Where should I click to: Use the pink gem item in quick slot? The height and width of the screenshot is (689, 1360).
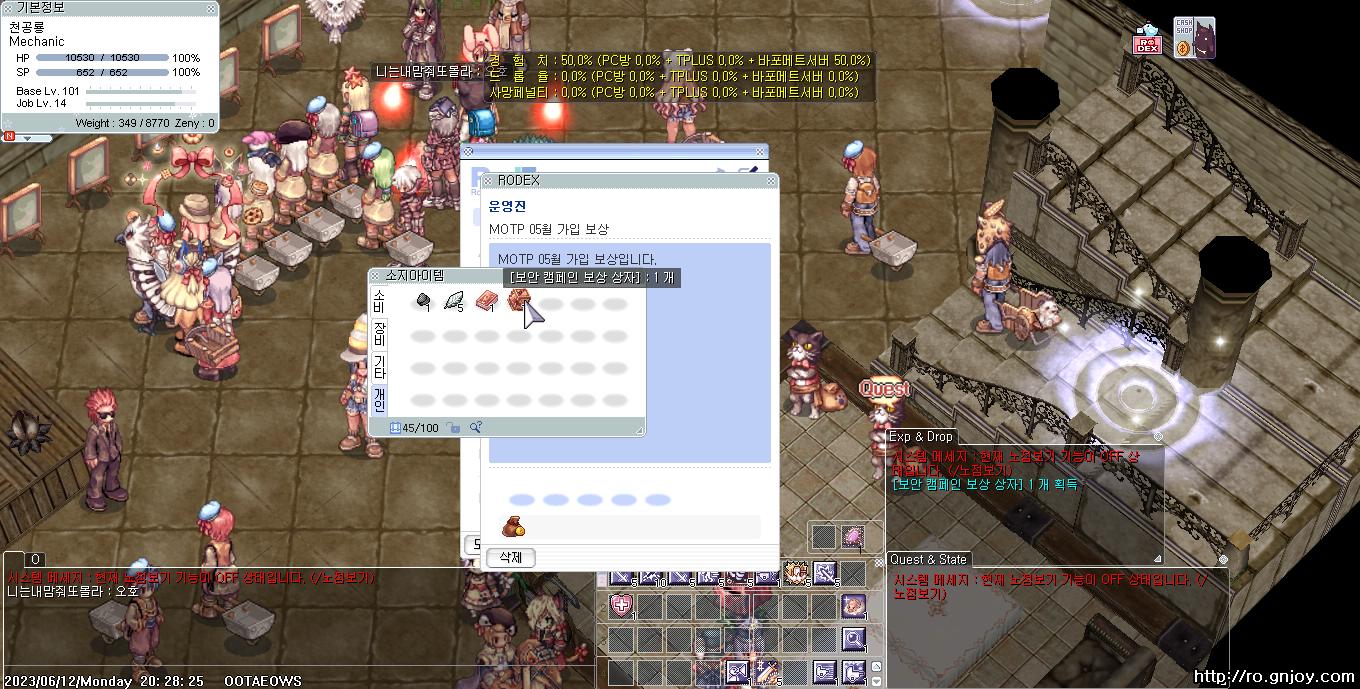click(853, 537)
